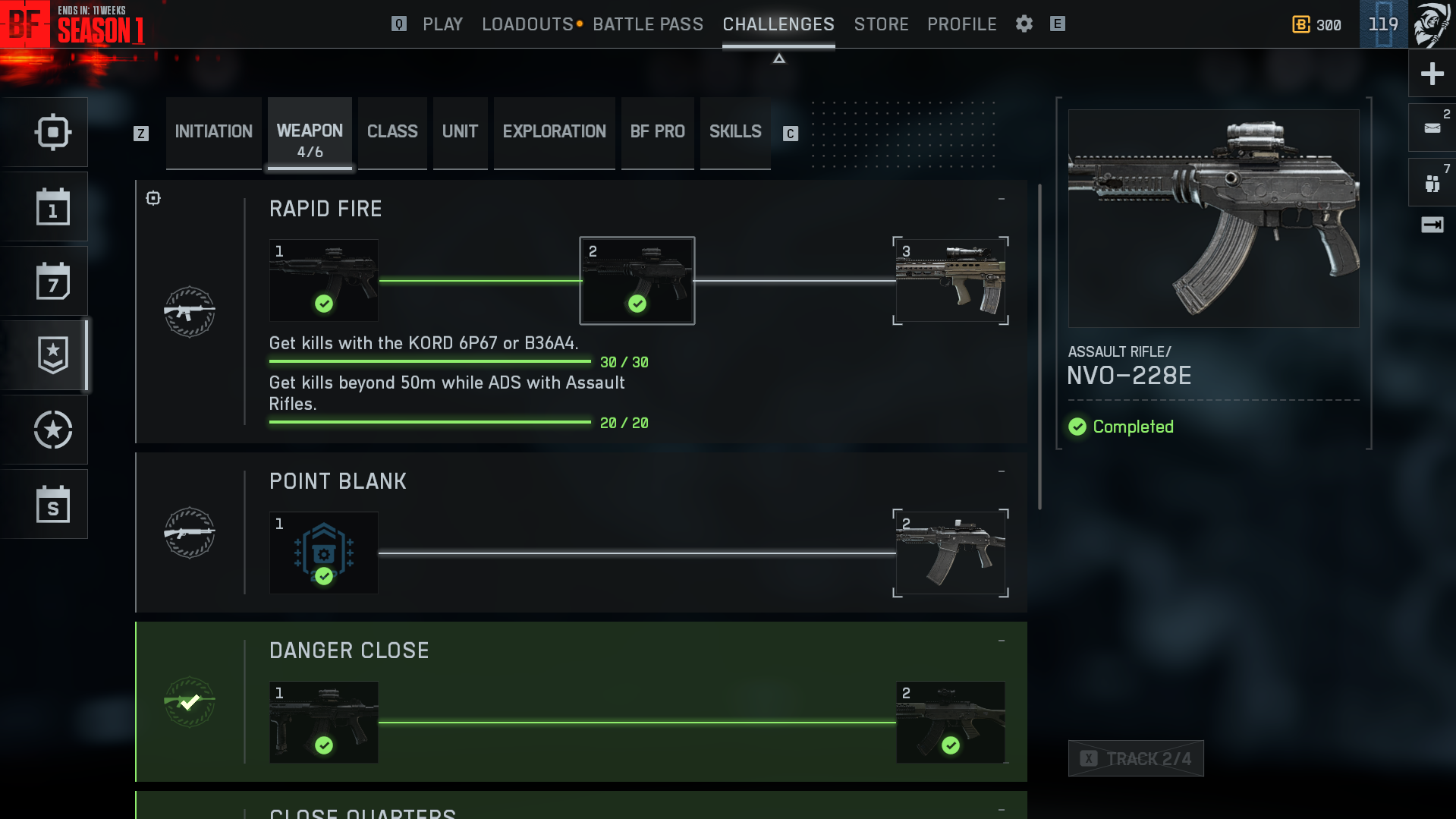Switch to the Initiation challenges tab
The height and width of the screenshot is (819, 1456).
coord(213,132)
